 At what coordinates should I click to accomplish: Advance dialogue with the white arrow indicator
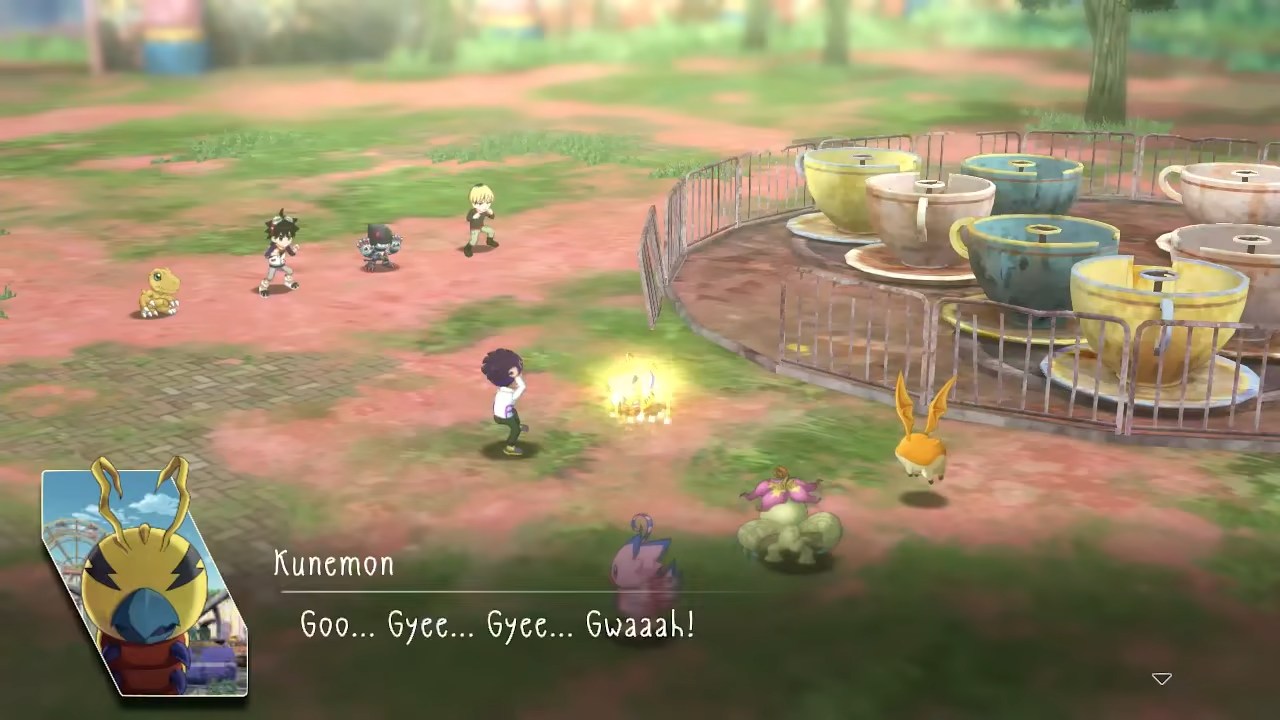1161,679
